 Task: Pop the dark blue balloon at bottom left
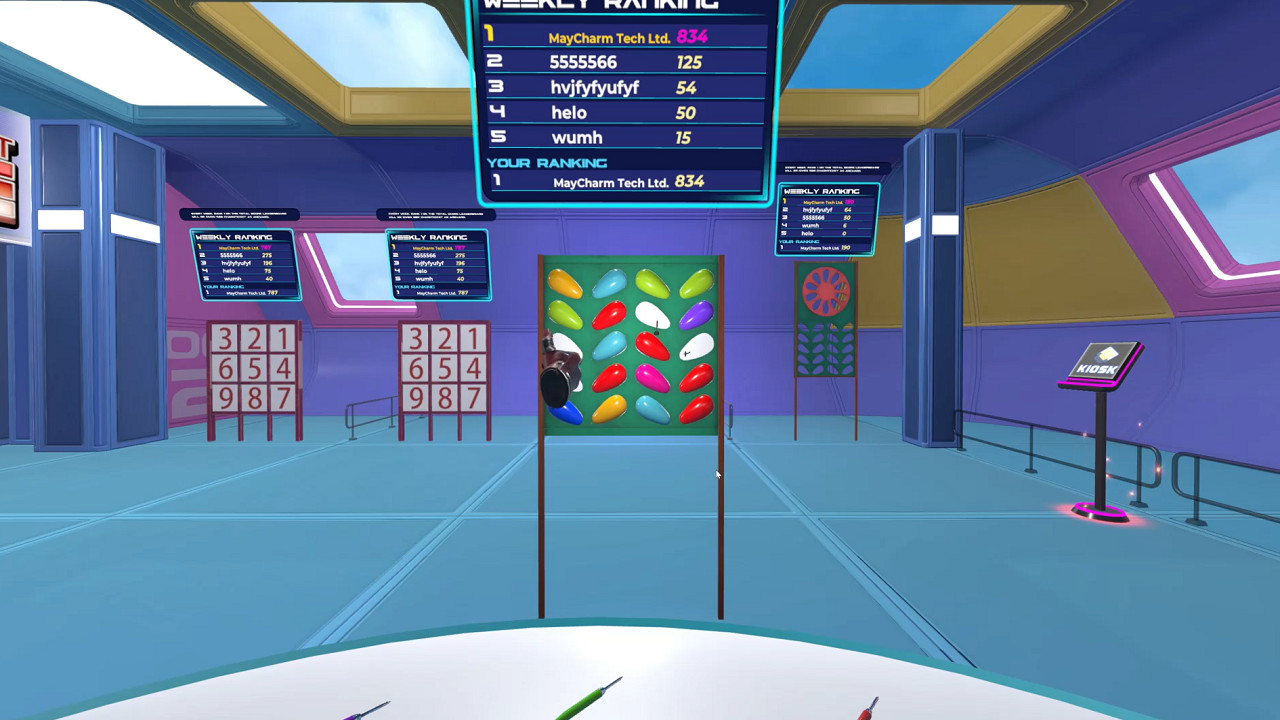(x=564, y=411)
